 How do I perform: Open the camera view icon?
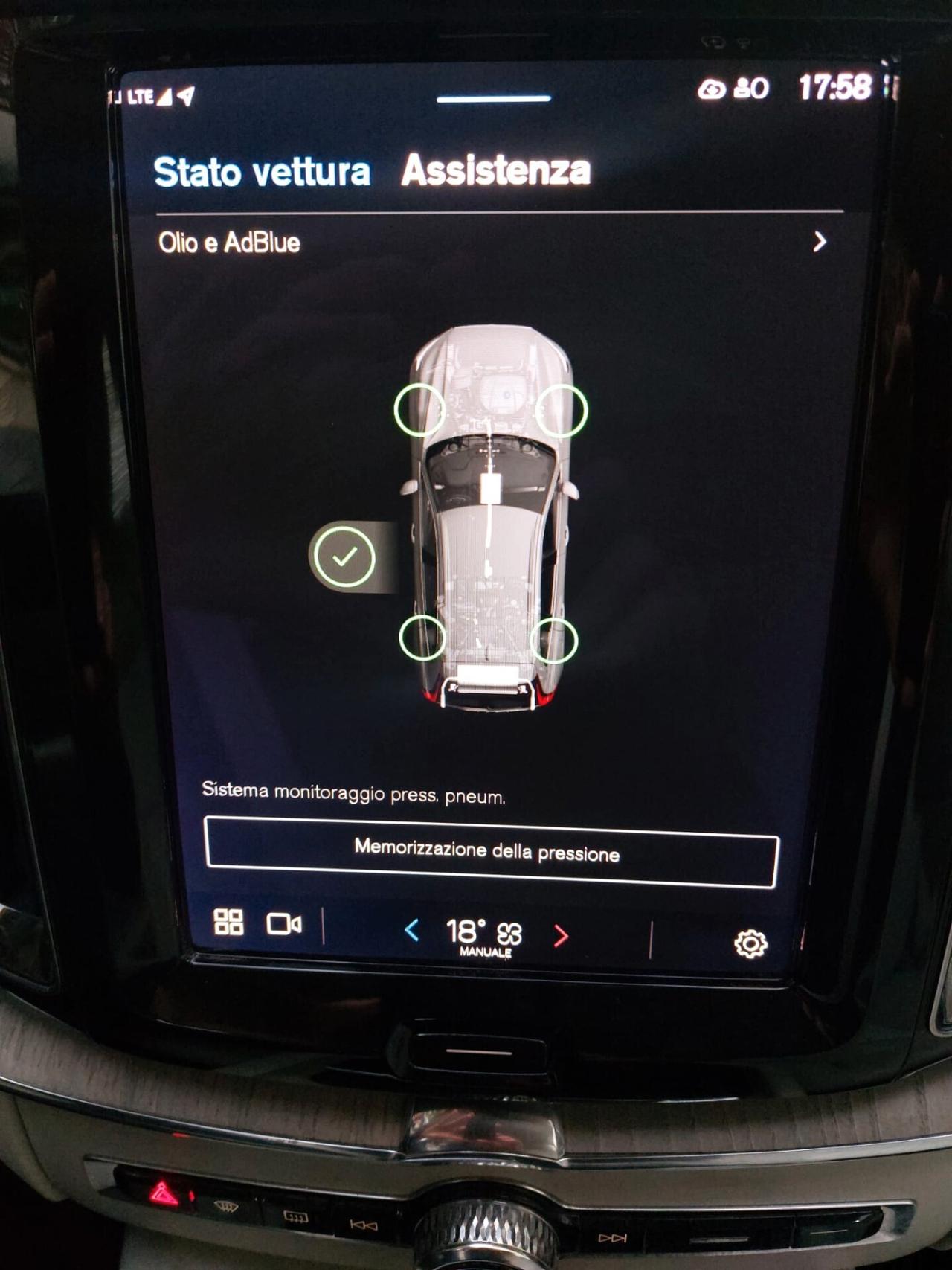click(284, 924)
